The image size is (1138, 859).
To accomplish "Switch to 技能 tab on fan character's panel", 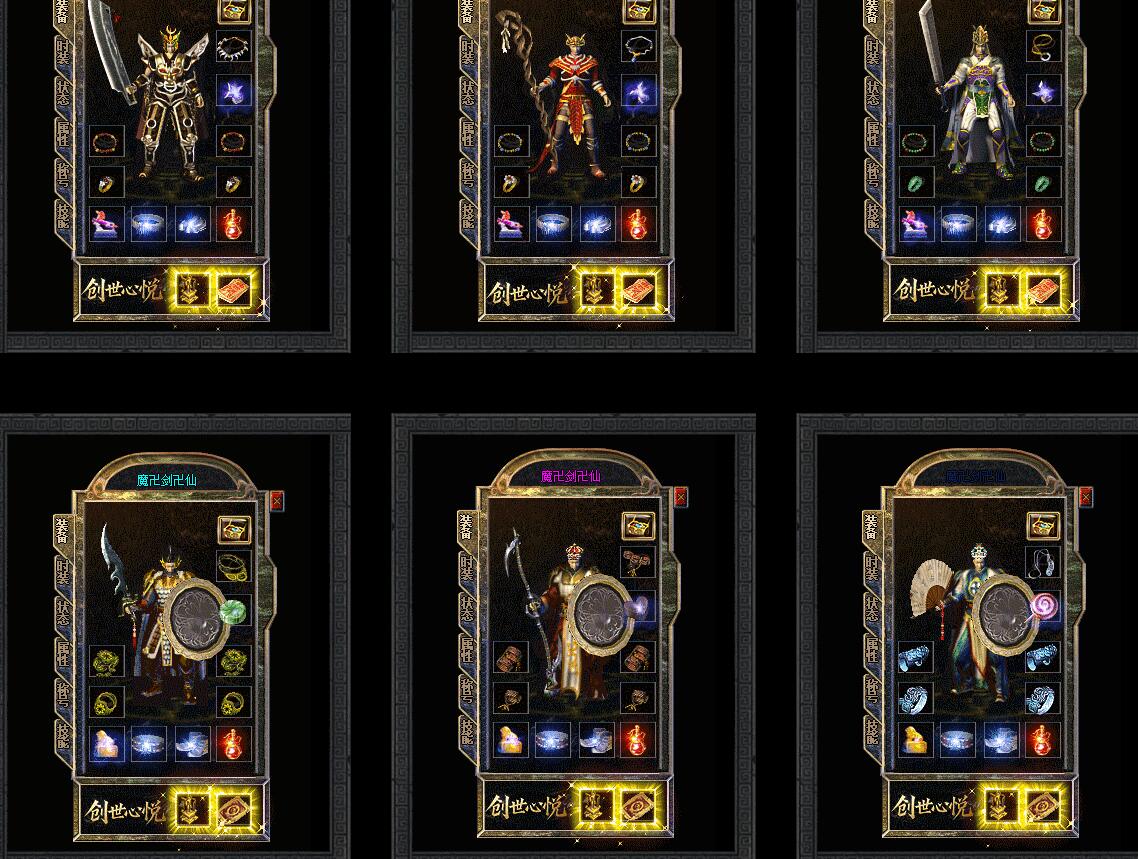I will (871, 733).
